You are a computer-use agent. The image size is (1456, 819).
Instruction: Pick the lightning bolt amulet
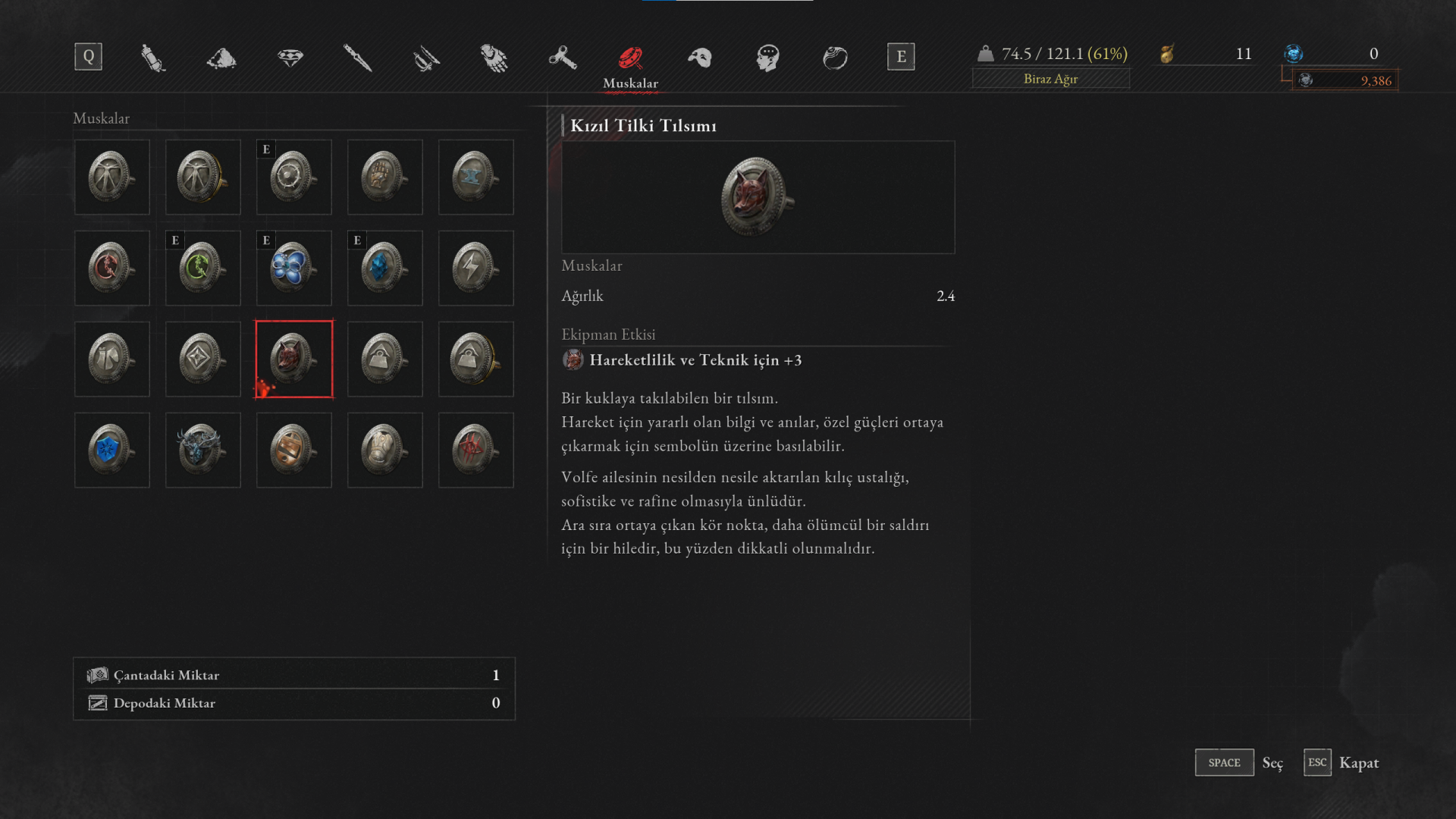pyautogui.click(x=476, y=268)
